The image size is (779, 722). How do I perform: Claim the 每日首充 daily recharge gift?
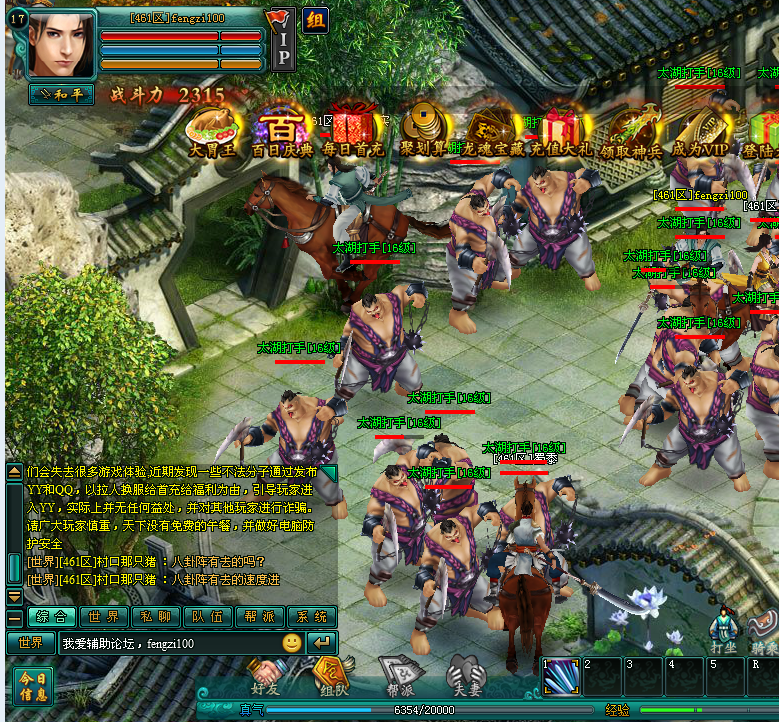tap(352, 131)
